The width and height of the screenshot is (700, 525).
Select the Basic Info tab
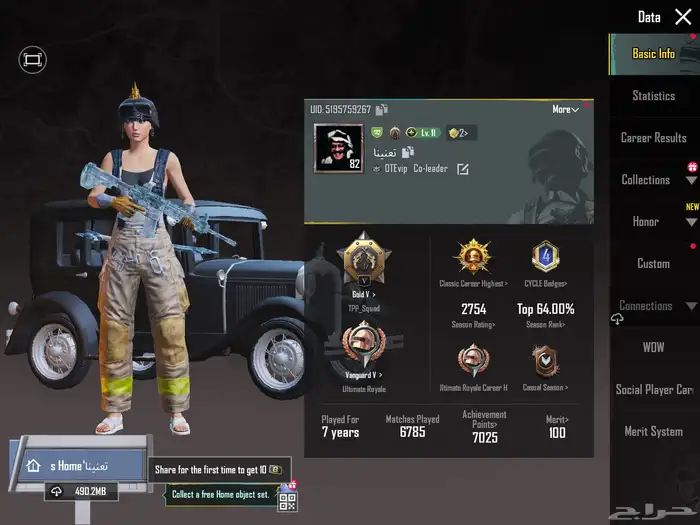click(x=653, y=54)
